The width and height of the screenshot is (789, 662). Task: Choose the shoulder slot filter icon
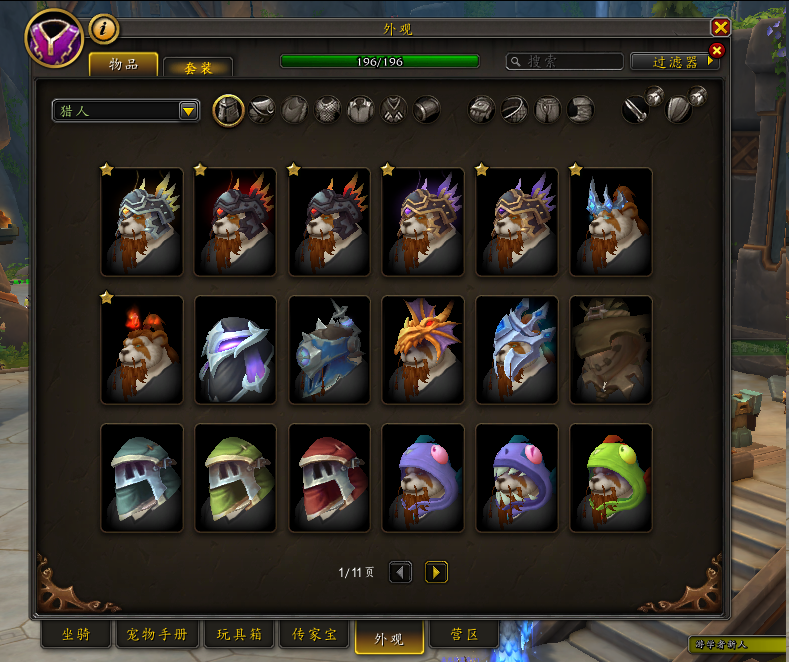pyautogui.click(x=262, y=110)
